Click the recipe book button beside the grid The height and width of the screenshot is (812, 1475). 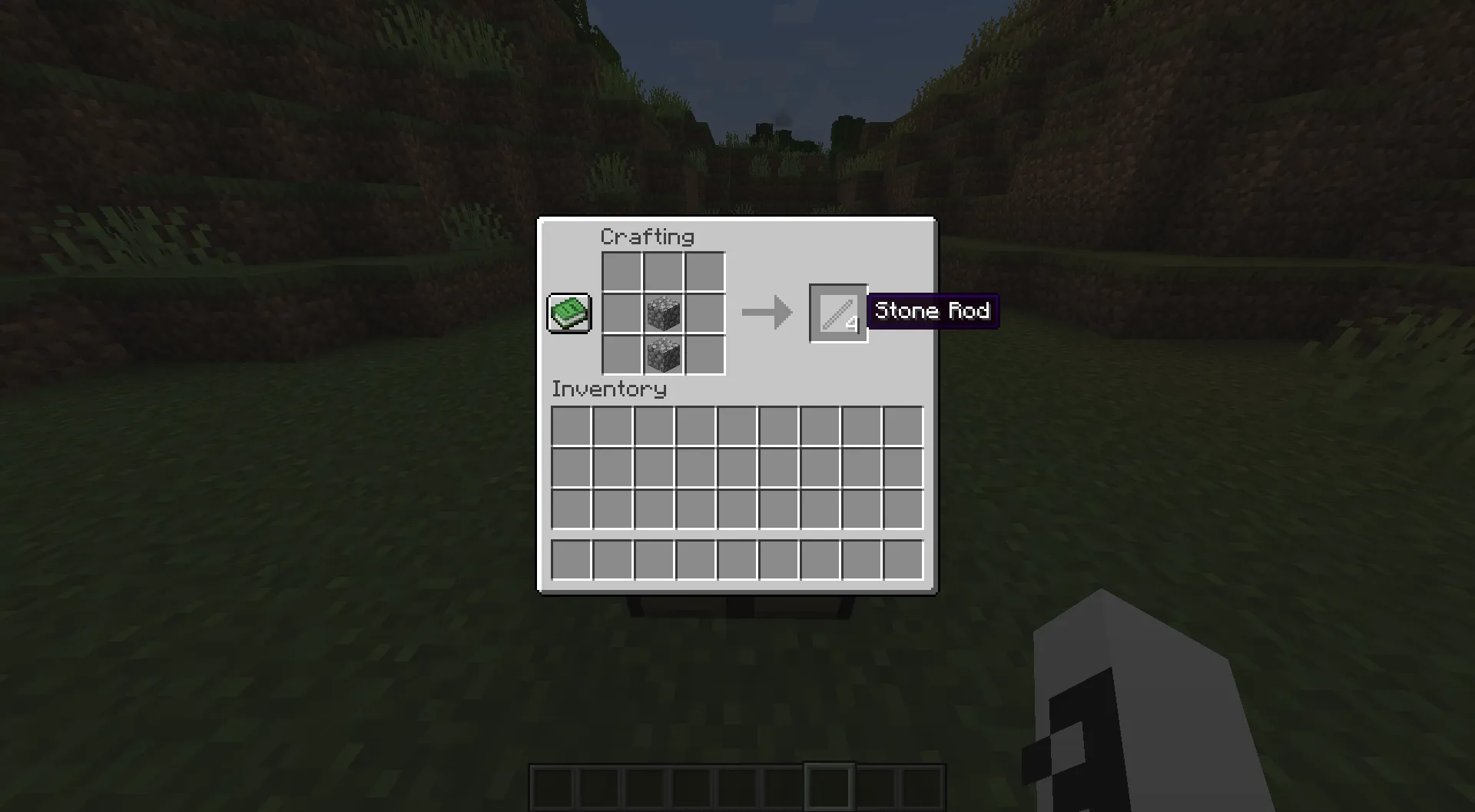[568, 312]
